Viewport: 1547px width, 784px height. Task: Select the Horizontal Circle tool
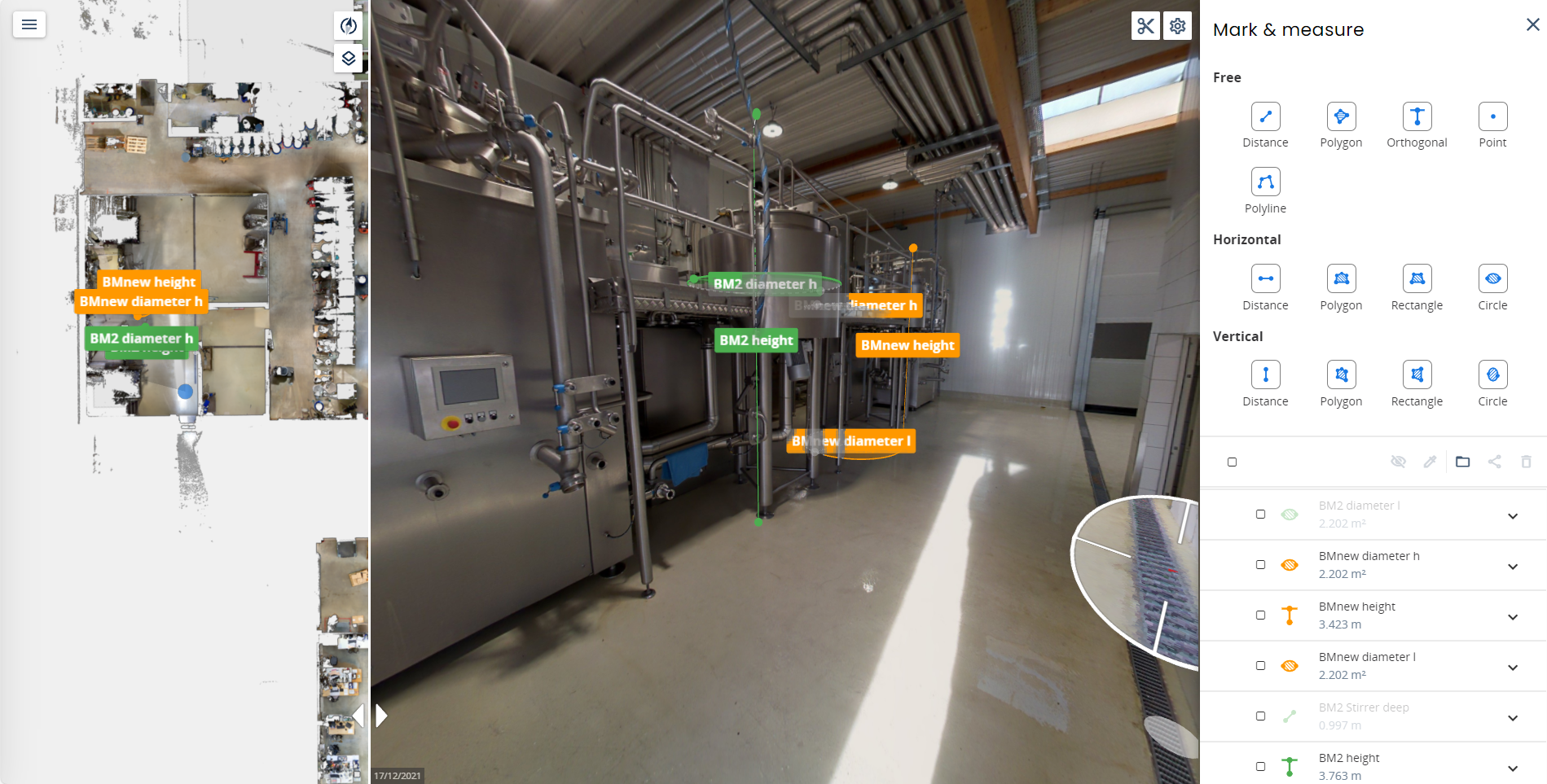[1492, 278]
